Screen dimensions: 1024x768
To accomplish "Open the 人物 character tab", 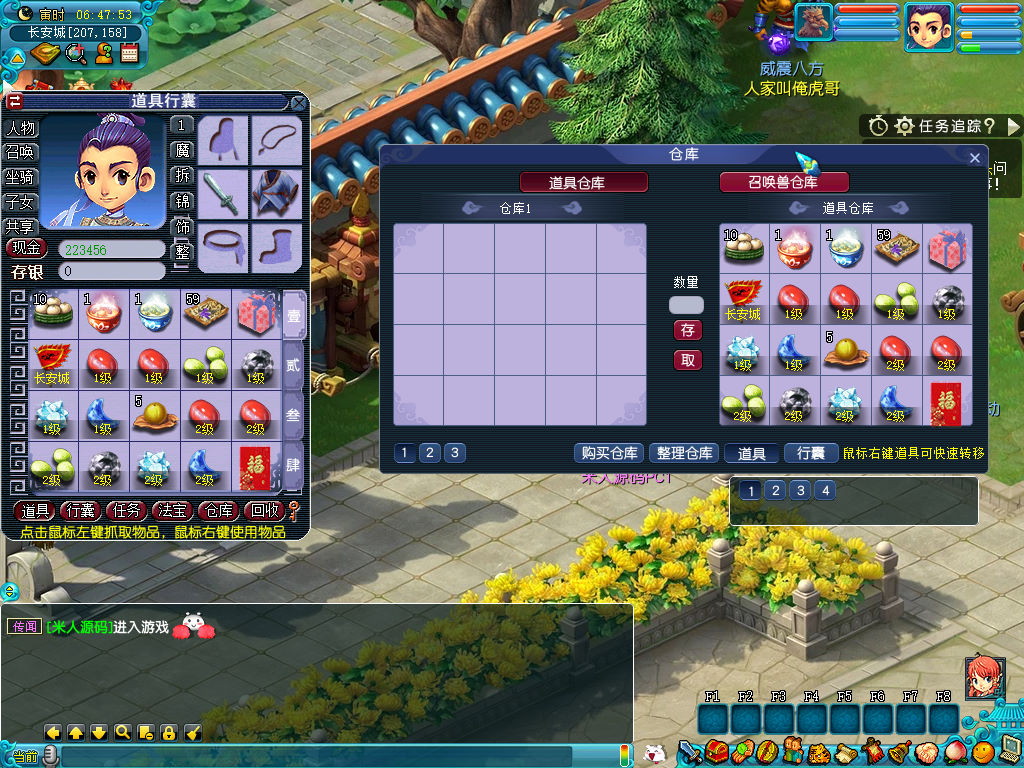I will tap(21, 128).
